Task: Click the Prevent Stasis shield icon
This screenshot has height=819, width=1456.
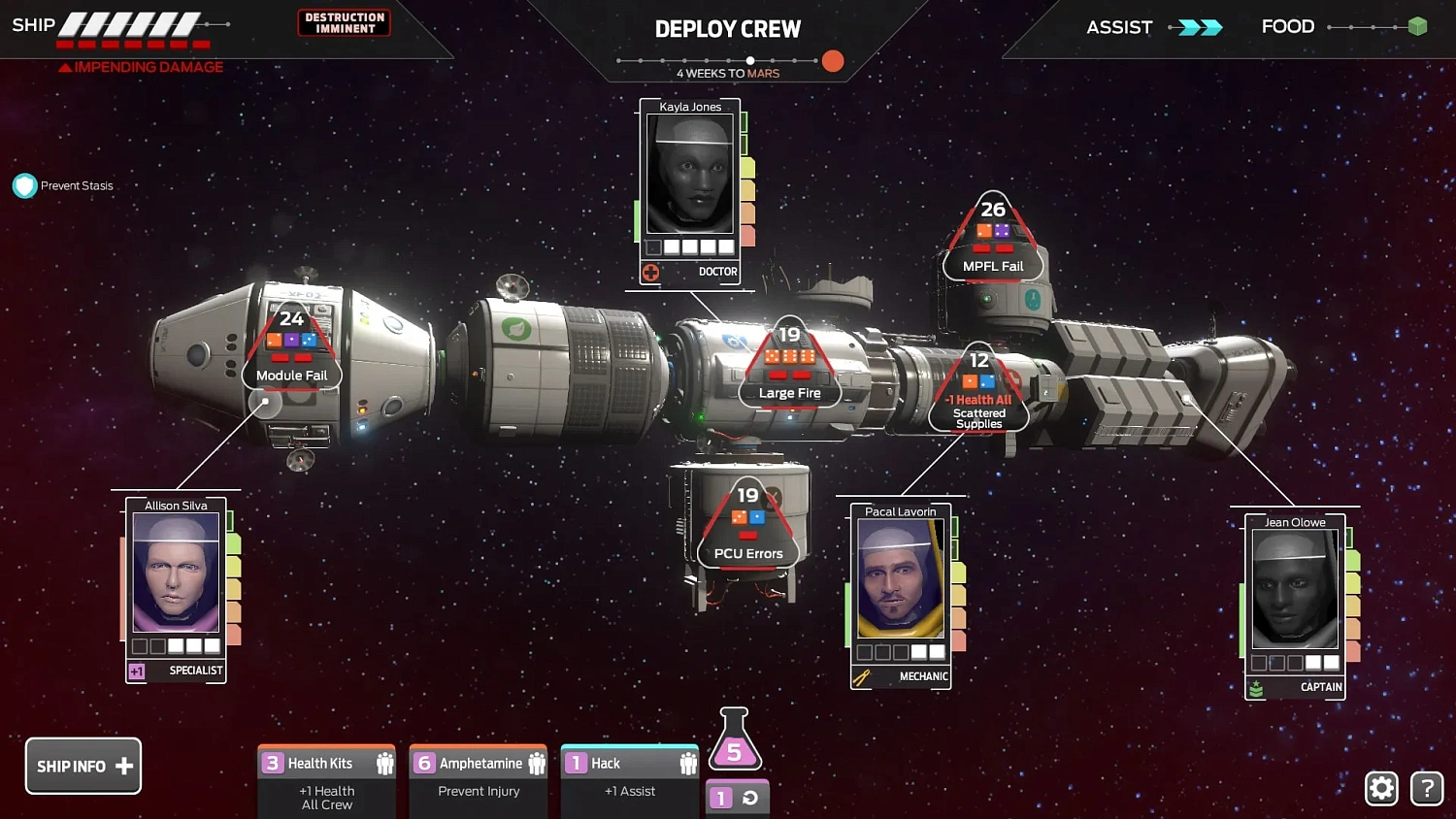Action: (24, 184)
